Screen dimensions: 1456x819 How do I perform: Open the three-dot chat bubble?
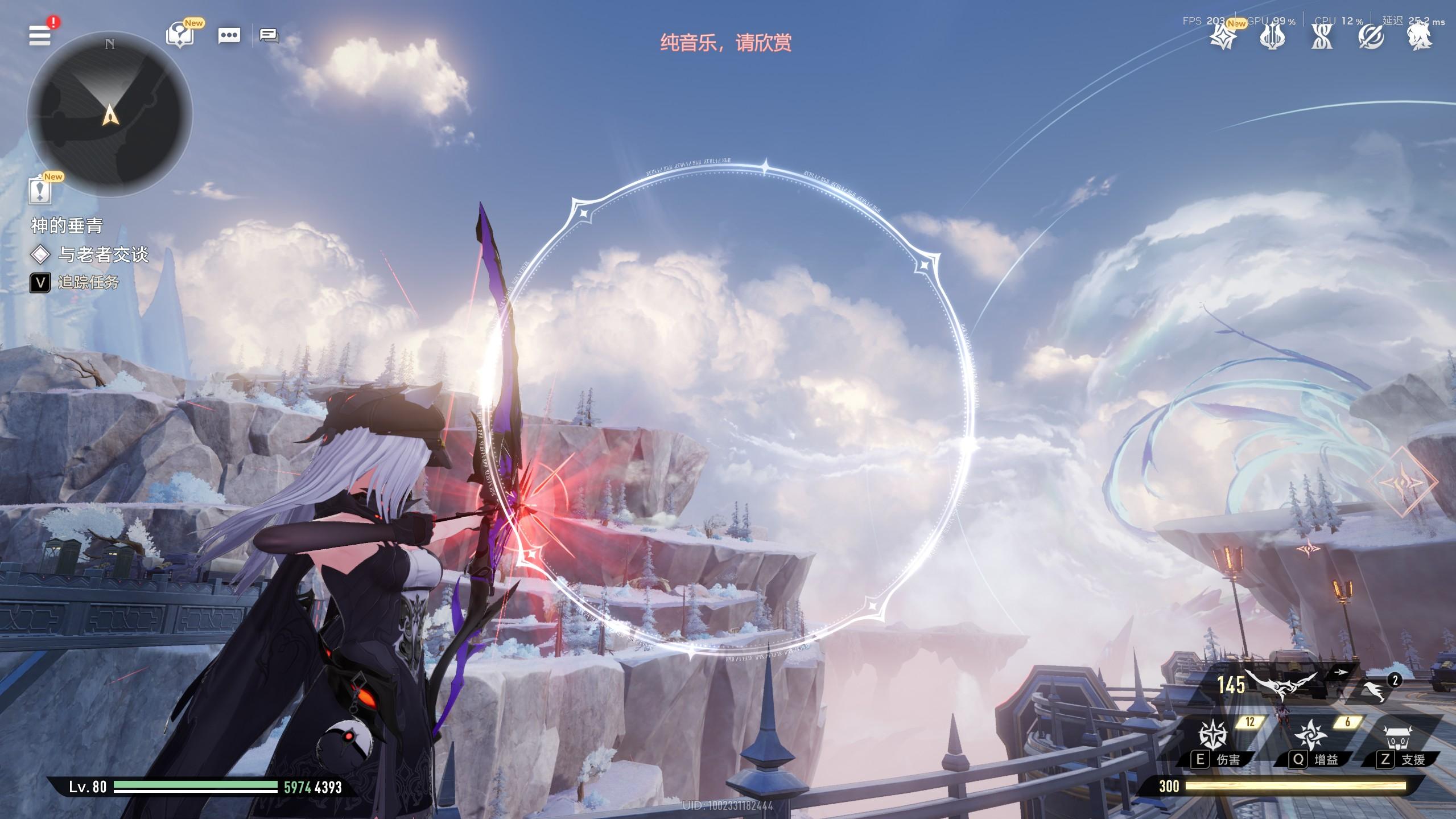229,36
